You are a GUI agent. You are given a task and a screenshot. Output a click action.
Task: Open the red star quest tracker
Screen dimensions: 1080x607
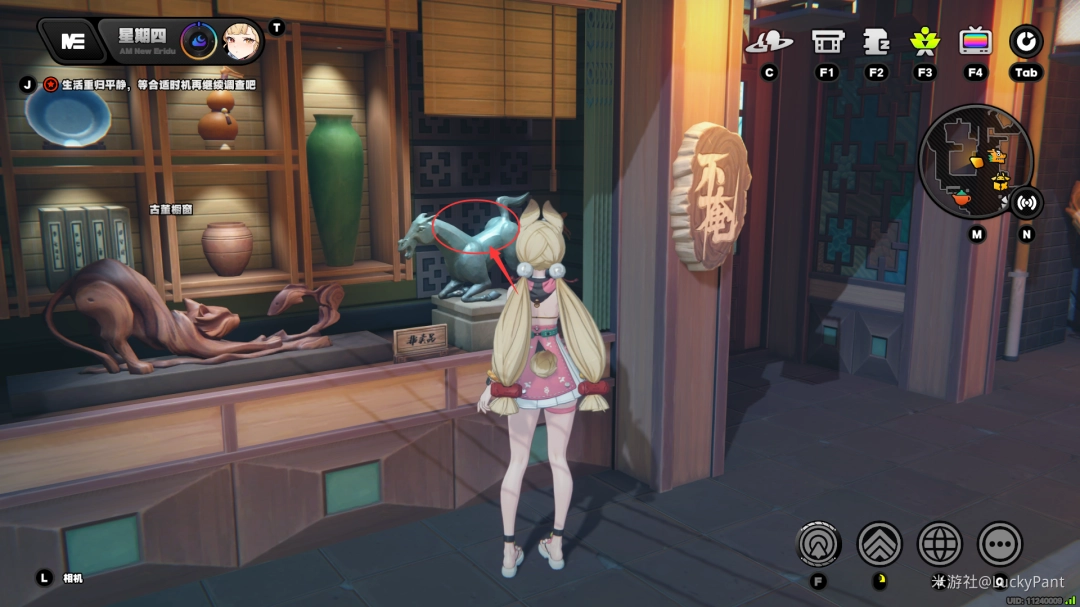[x=50, y=85]
